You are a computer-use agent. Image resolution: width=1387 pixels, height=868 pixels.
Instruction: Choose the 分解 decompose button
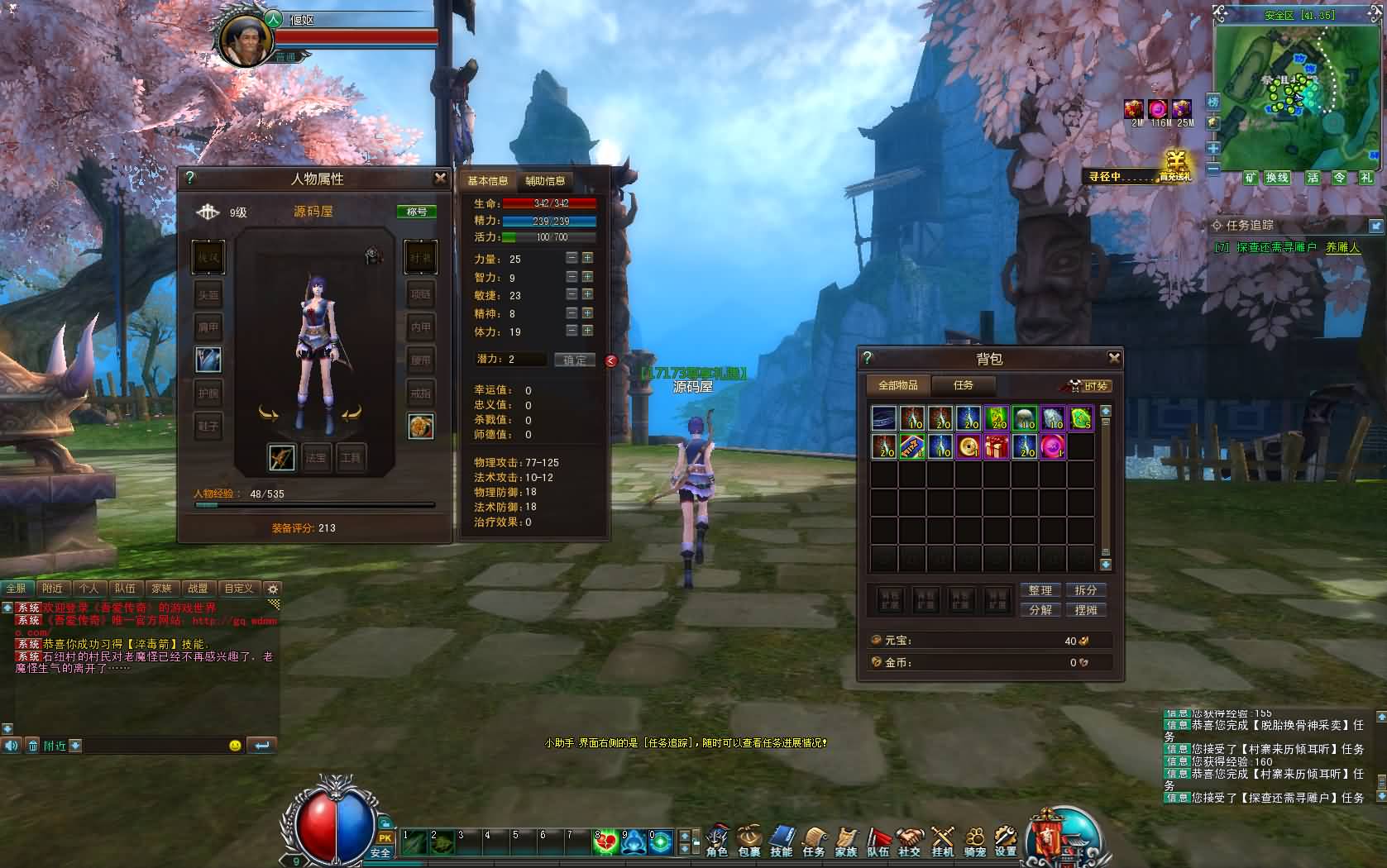coord(1040,610)
